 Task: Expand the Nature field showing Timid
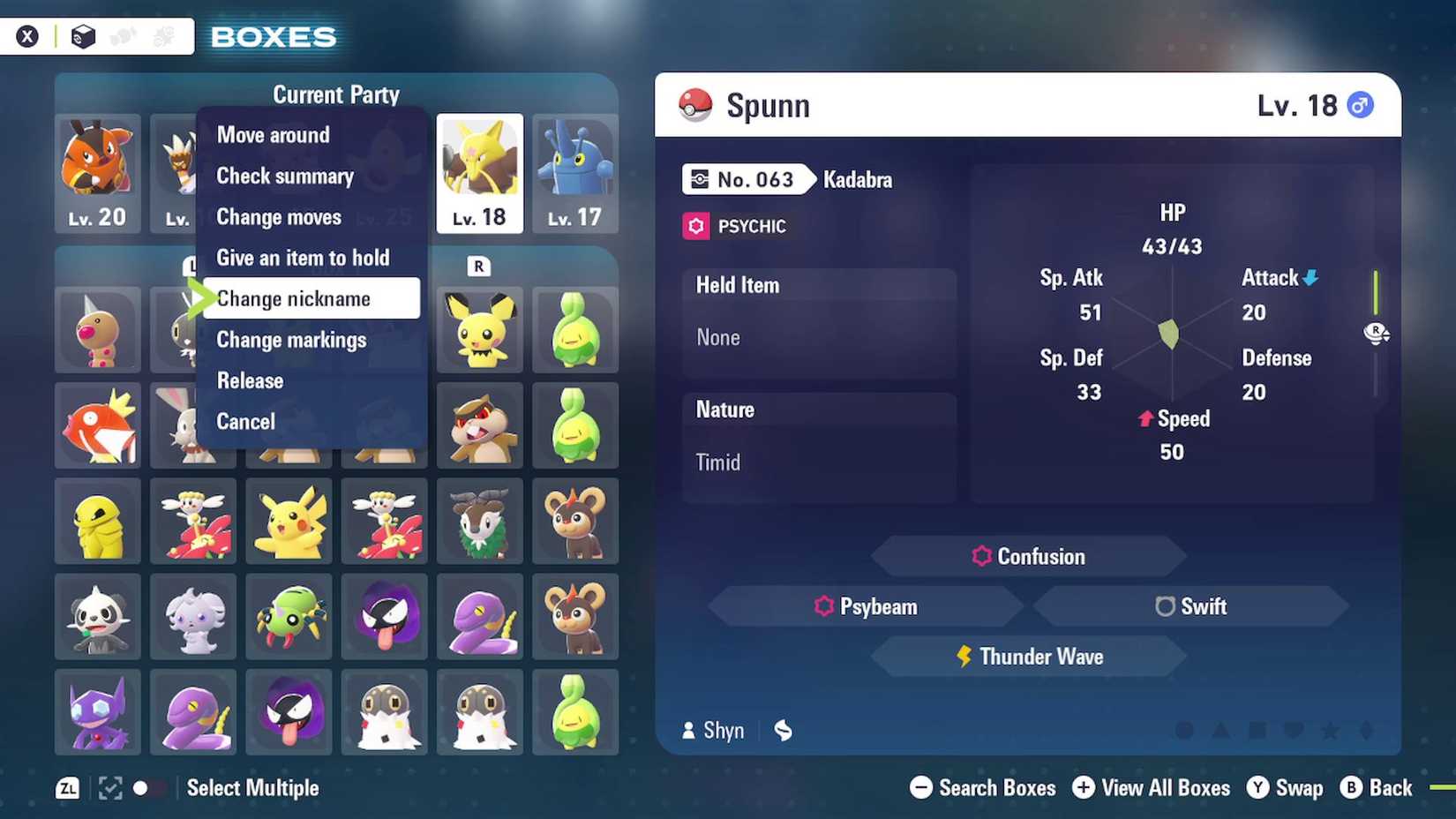click(x=818, y=437)
